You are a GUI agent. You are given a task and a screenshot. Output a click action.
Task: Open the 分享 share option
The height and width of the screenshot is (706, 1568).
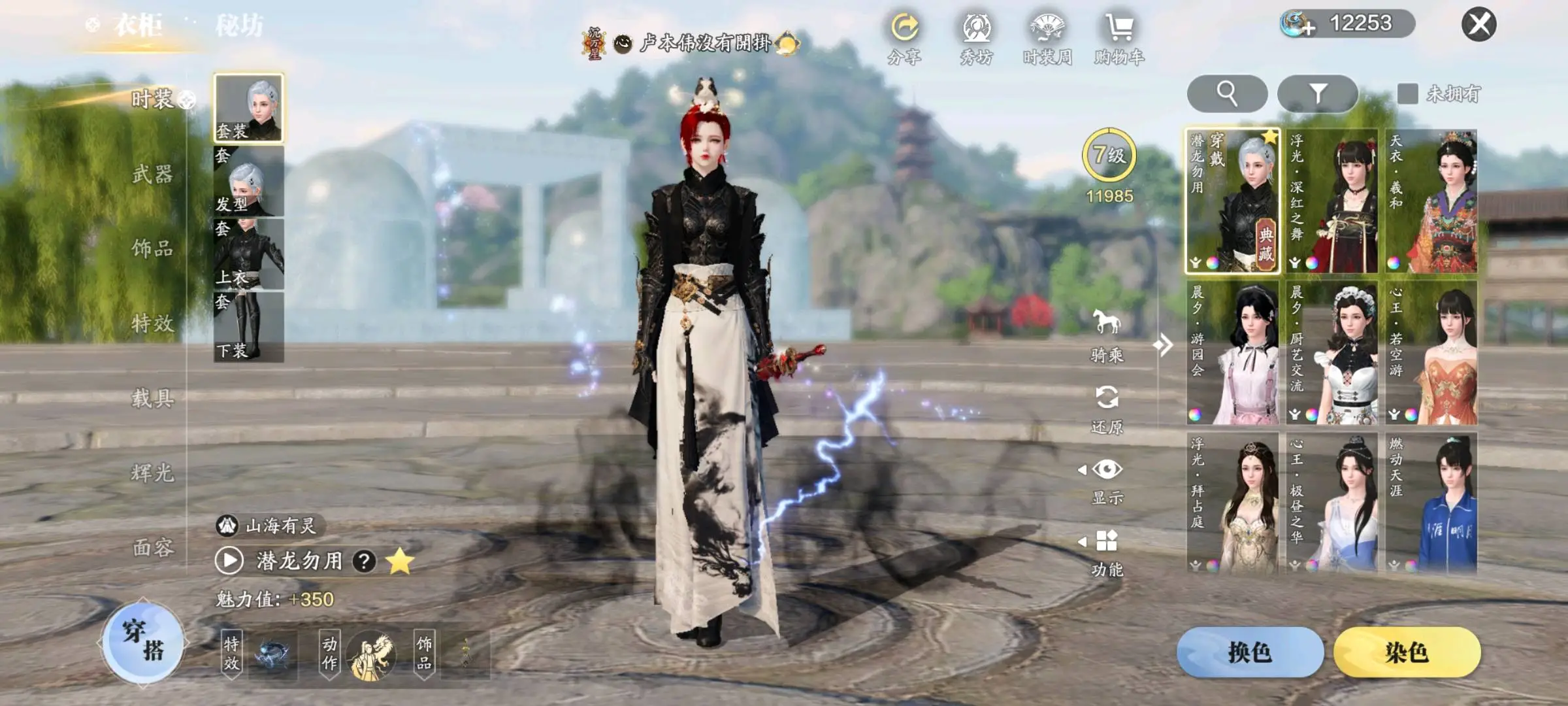(905, 39)
